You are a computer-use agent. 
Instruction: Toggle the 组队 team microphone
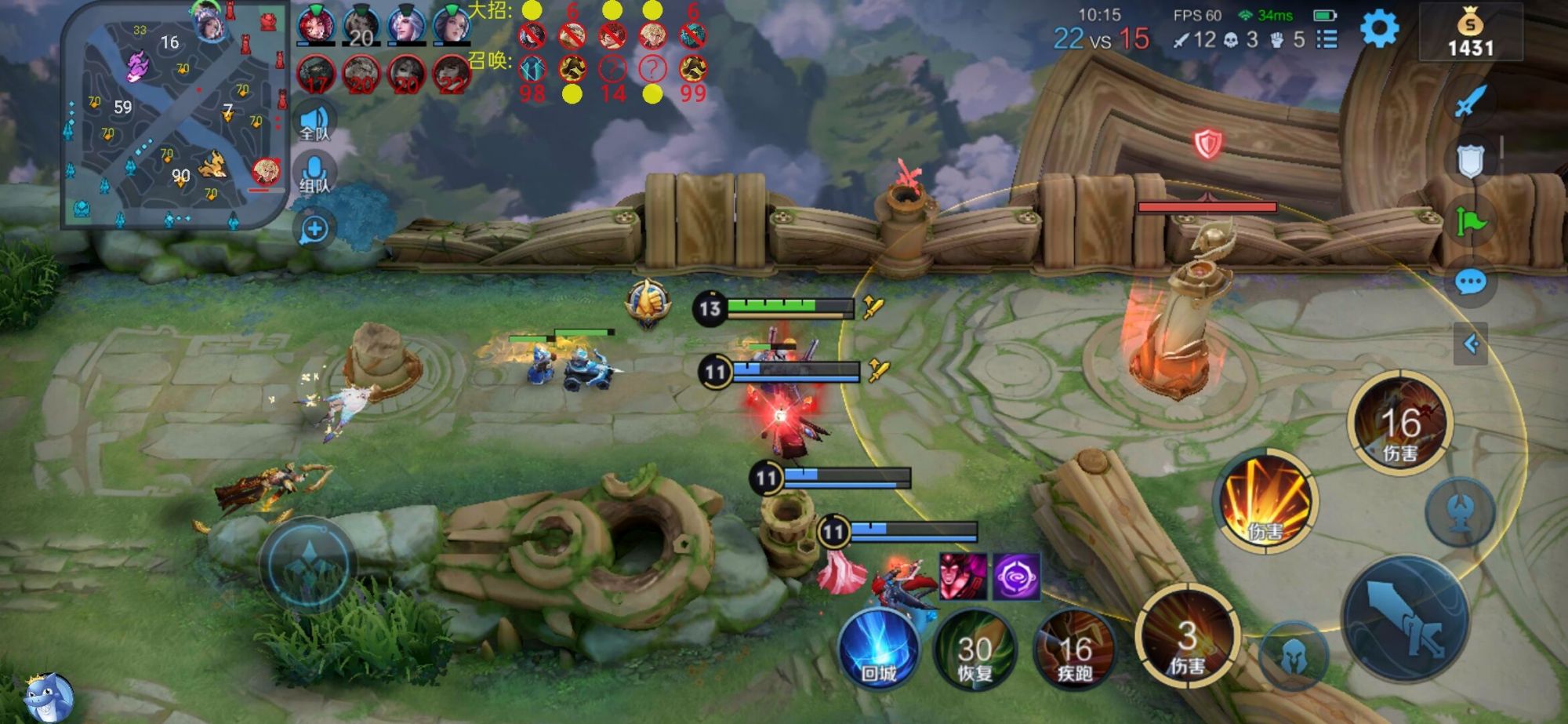point(314,174)
